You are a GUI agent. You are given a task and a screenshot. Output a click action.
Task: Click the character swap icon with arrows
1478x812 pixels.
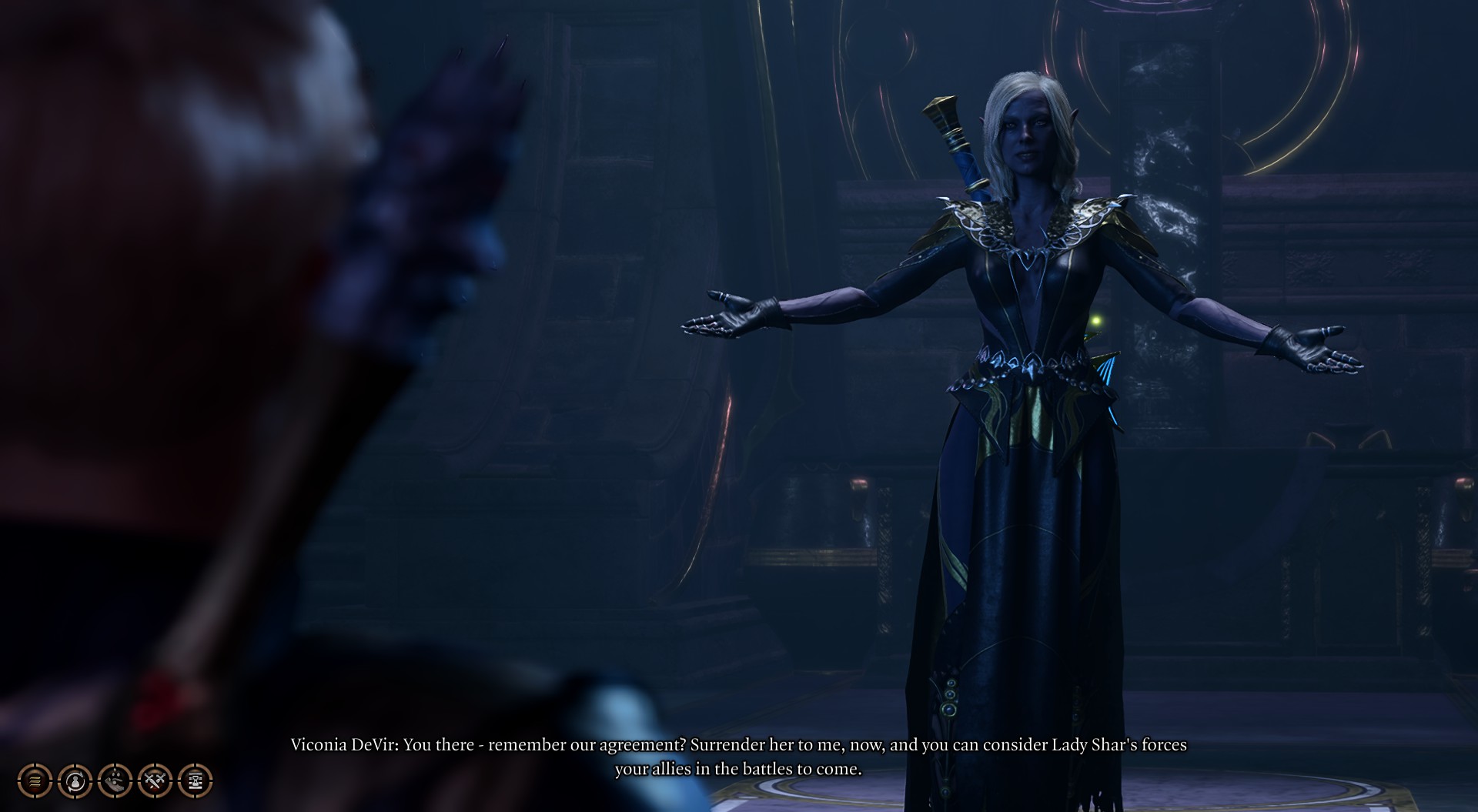[75, 780]
